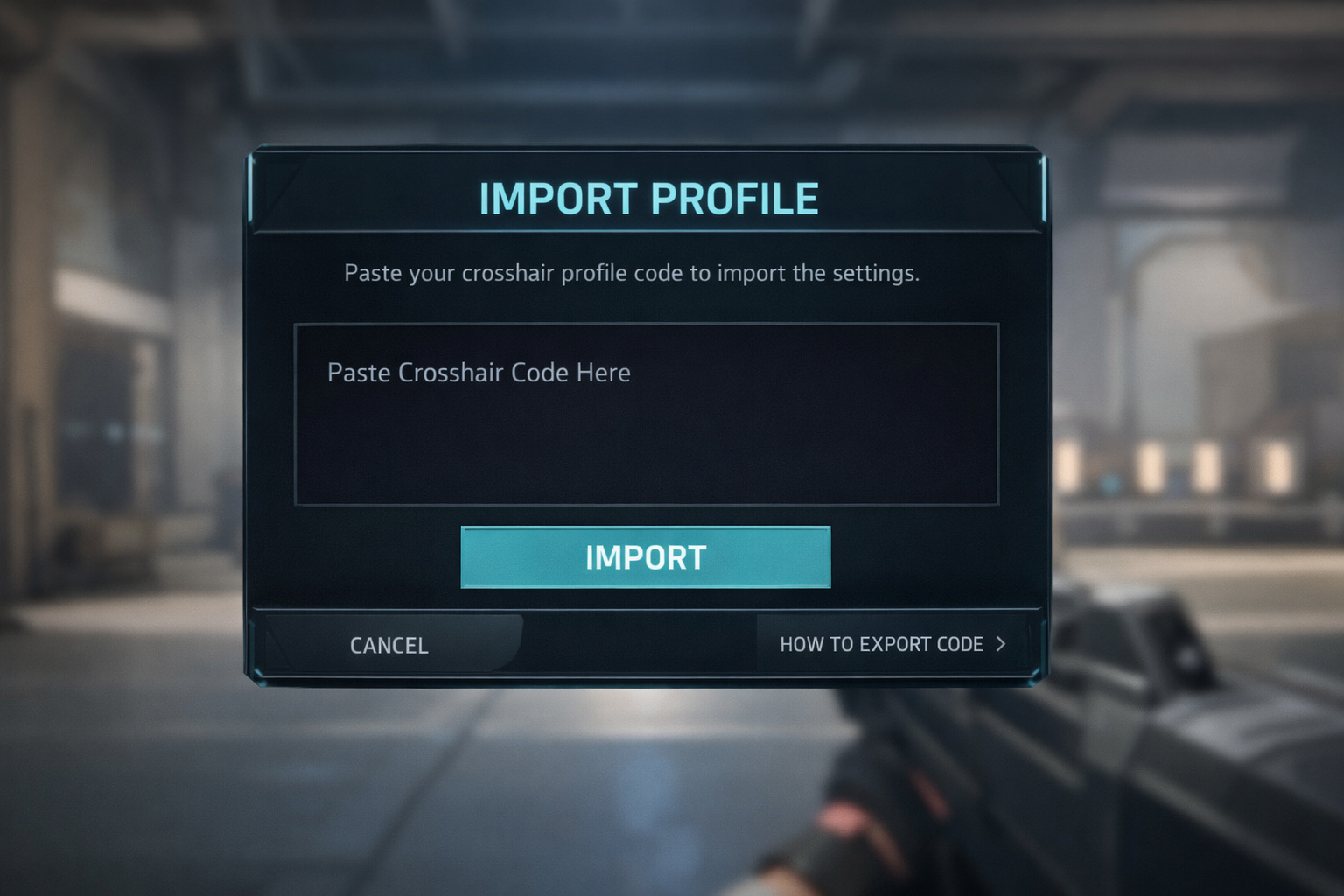Cancel the import profile dialog
Viewport: 1344px width, 896px height.
[x=389, y=645]
